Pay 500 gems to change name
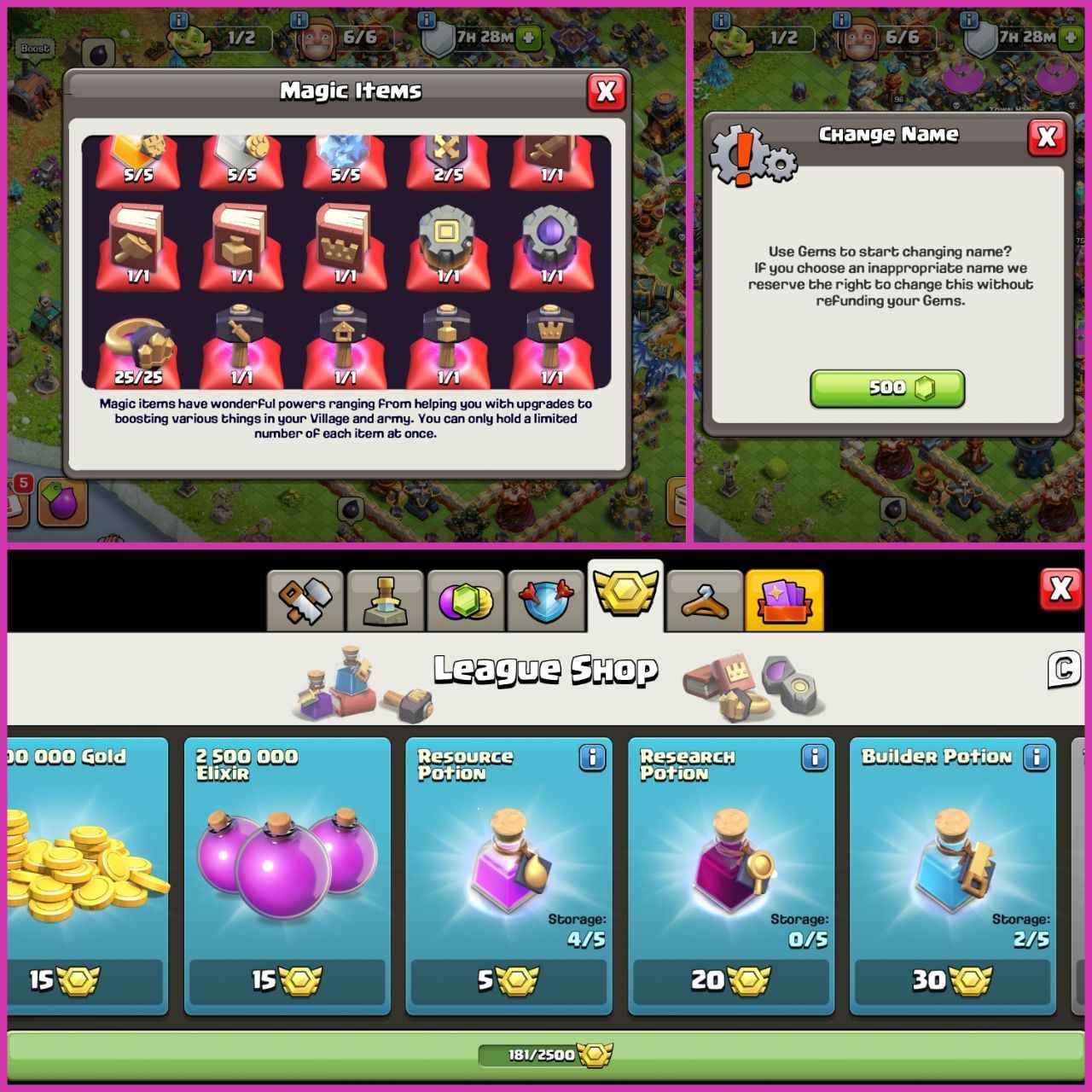 [x=887, y=388]
